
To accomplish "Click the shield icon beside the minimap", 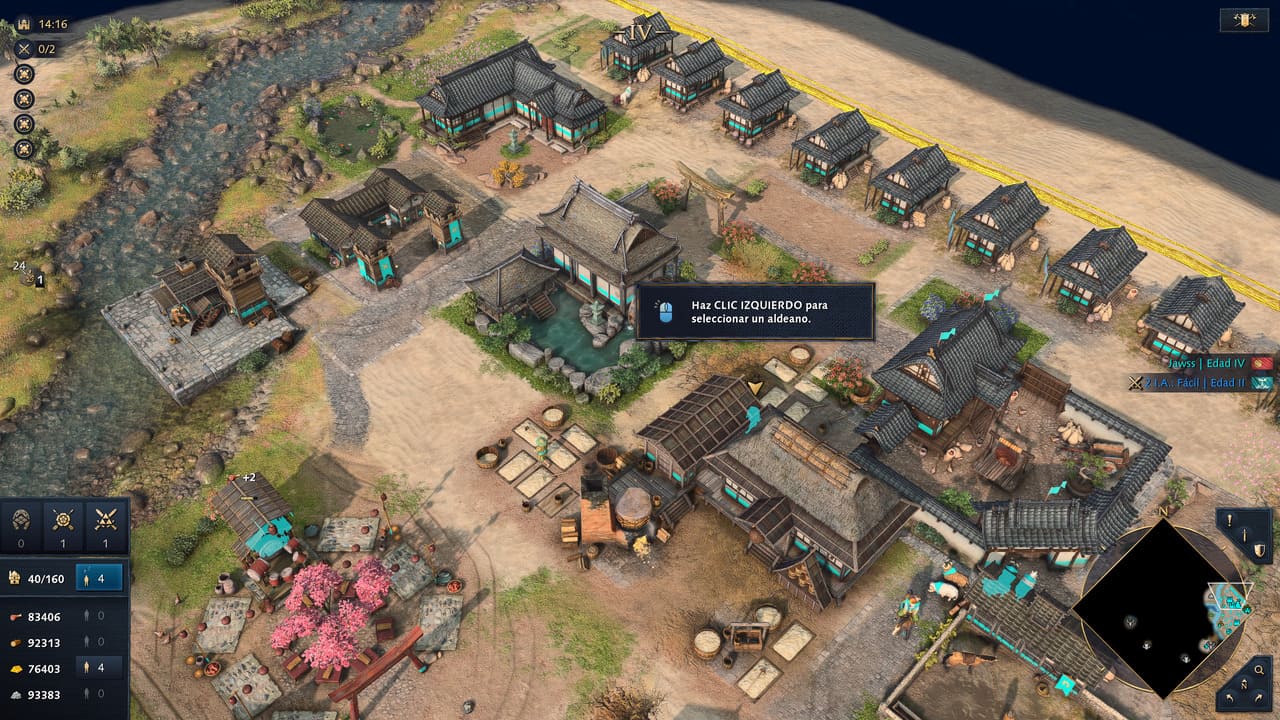I will 1259,549.
